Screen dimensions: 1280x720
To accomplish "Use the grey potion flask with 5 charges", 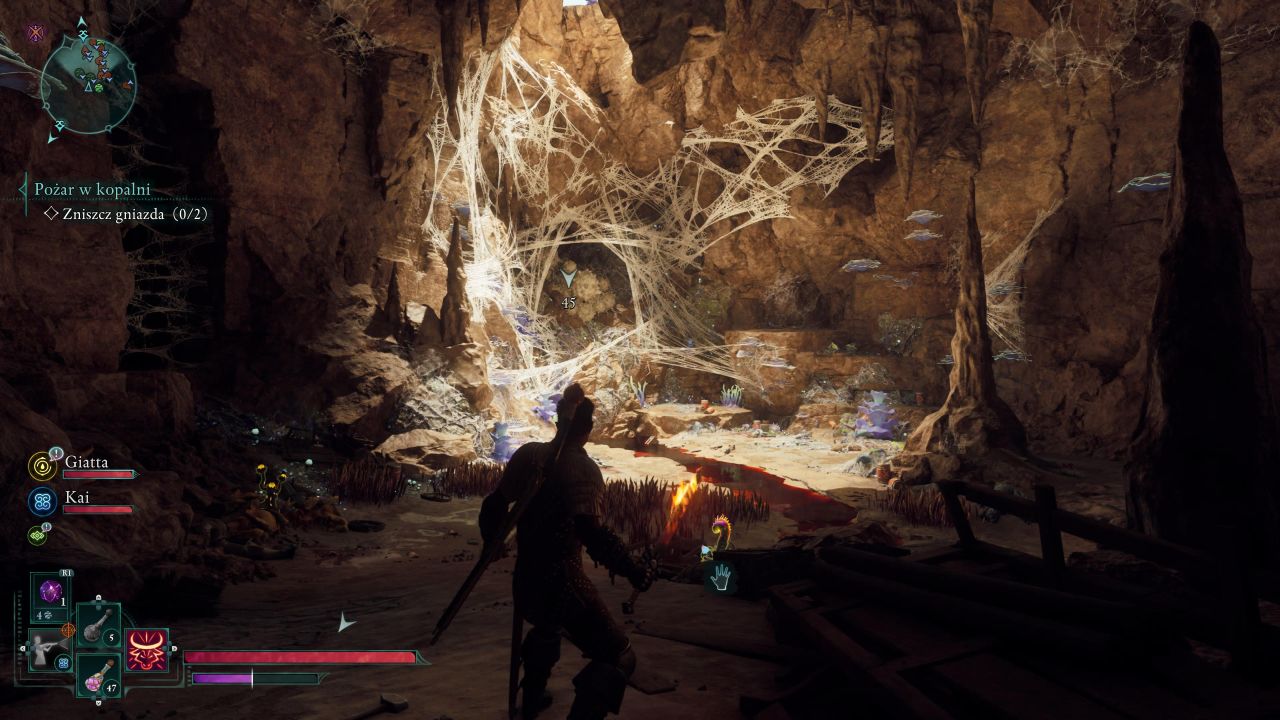I will pyautogui.click(x=99, y=625).
